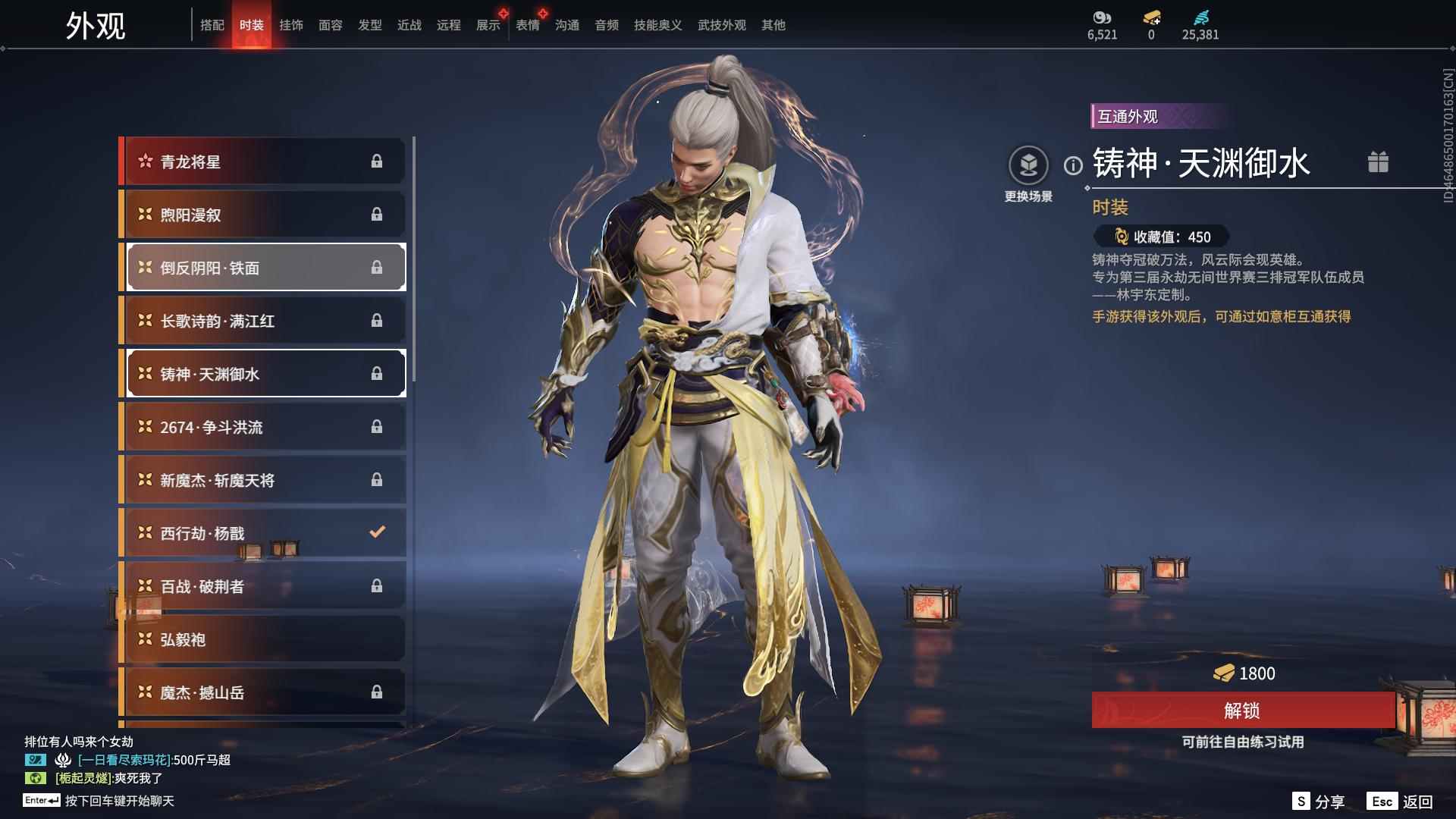
Task: Switch to the 表情 tab
Action: pyautogui.click(x=527, y=25)
